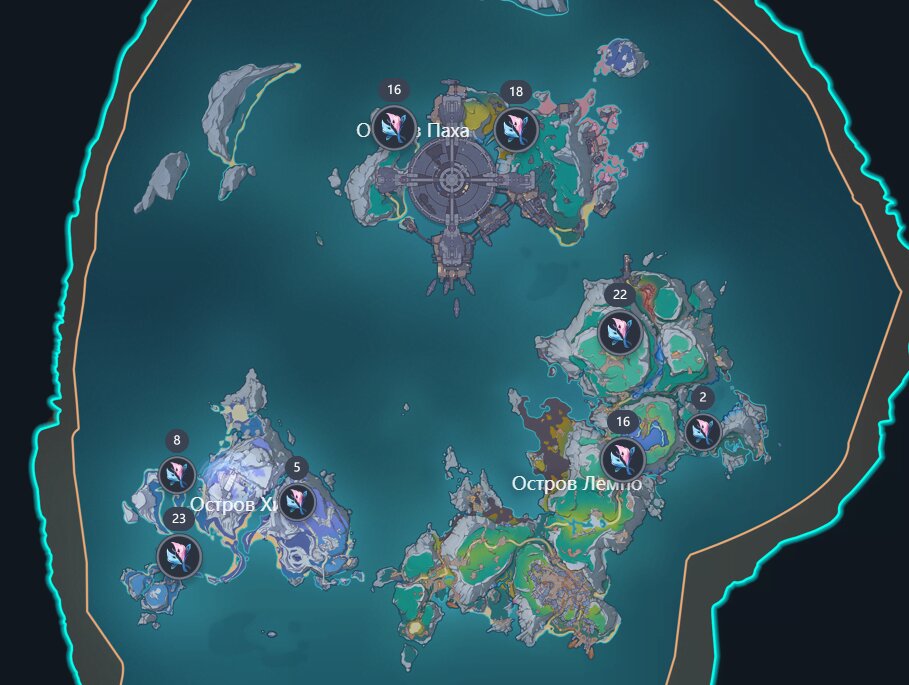This screenshot has height=685, width=909.
Task: Select marker 16 on Остров Паха
Action: [x=394, y=129]
